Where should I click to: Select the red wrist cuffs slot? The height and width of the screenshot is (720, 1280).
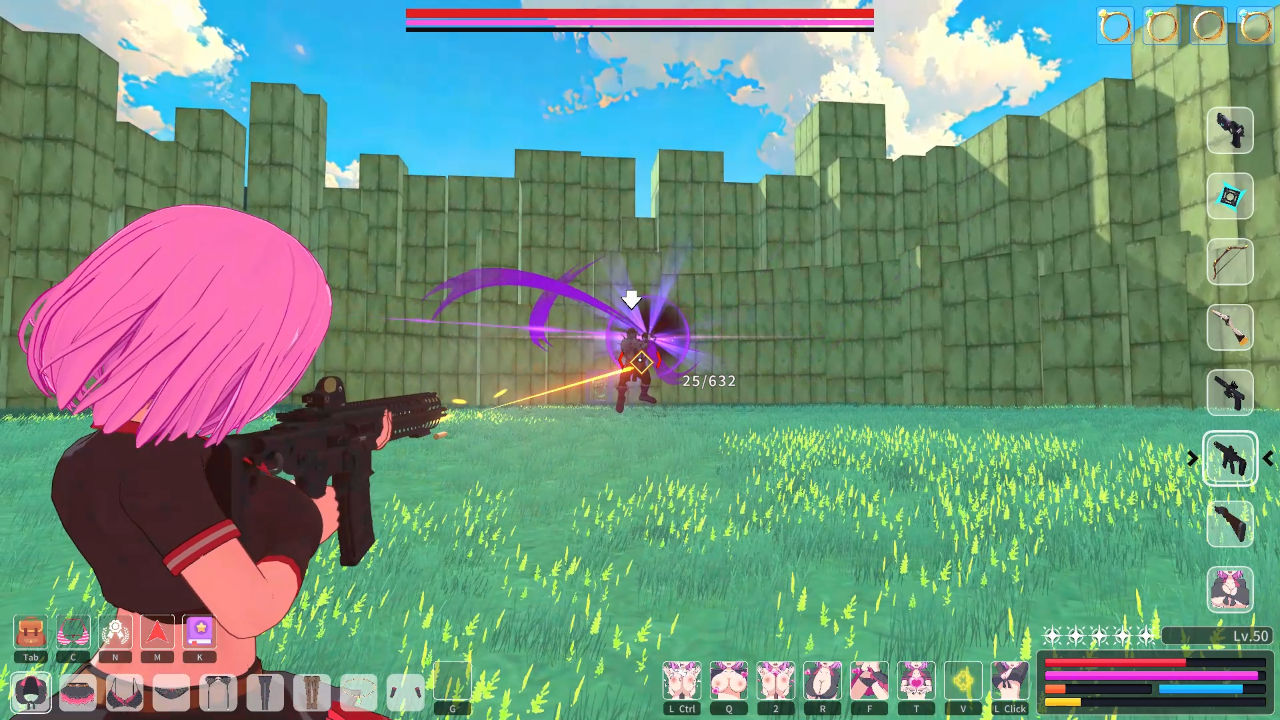coord(405,692)
